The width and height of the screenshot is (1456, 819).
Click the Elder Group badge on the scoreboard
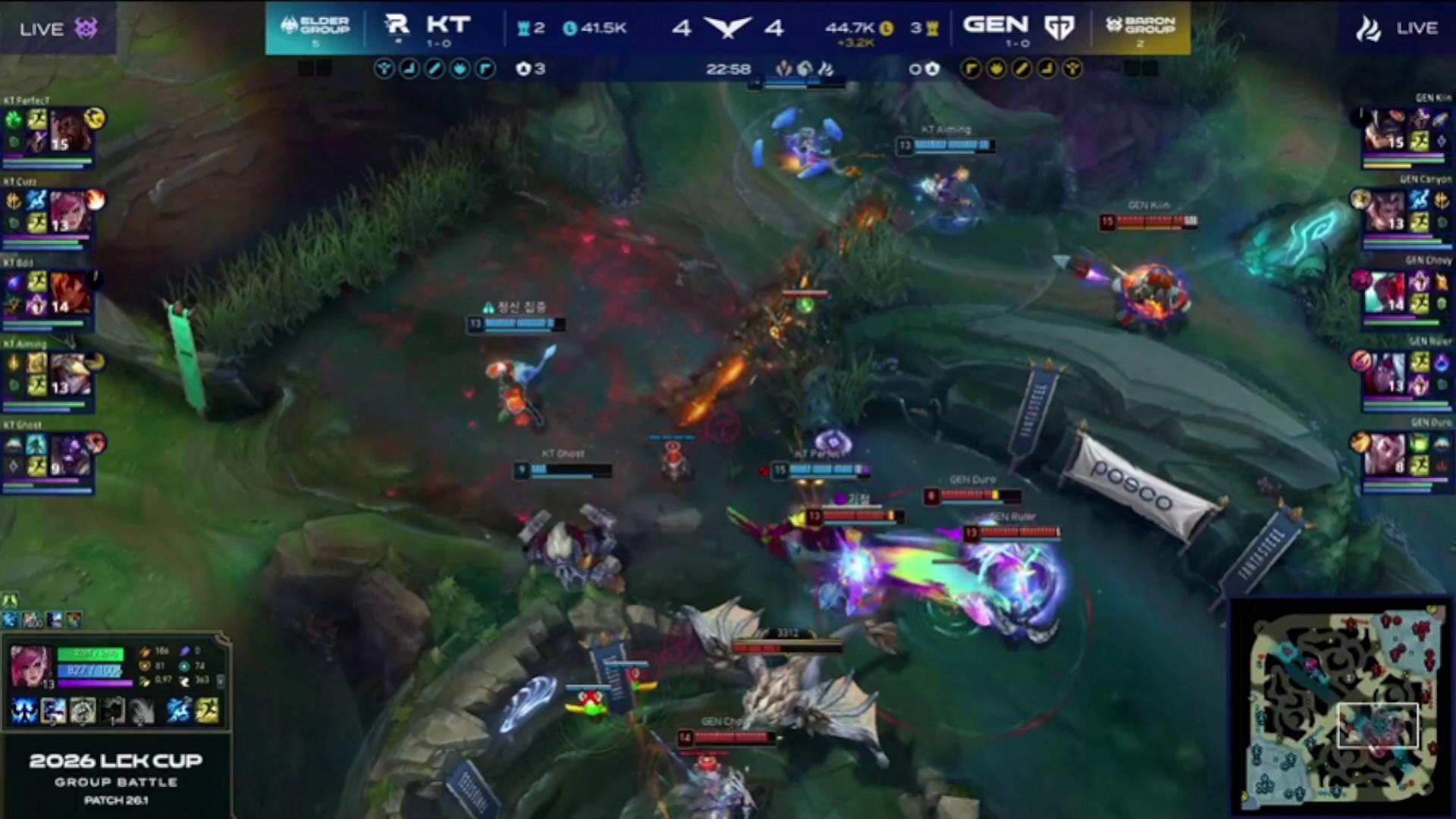[x=315, y=27]
